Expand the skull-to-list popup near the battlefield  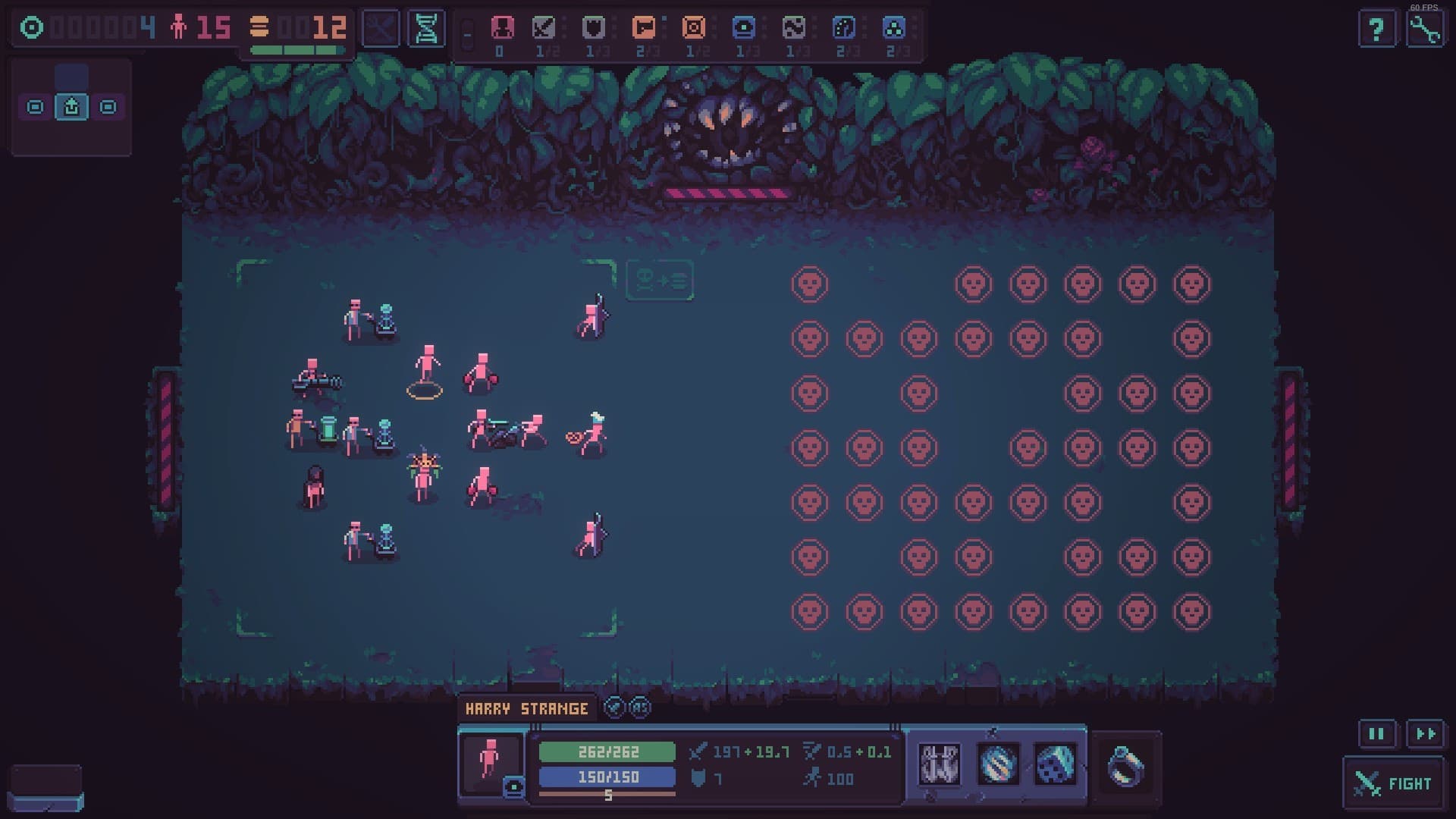pyautogui.click(x=658, y=280)
